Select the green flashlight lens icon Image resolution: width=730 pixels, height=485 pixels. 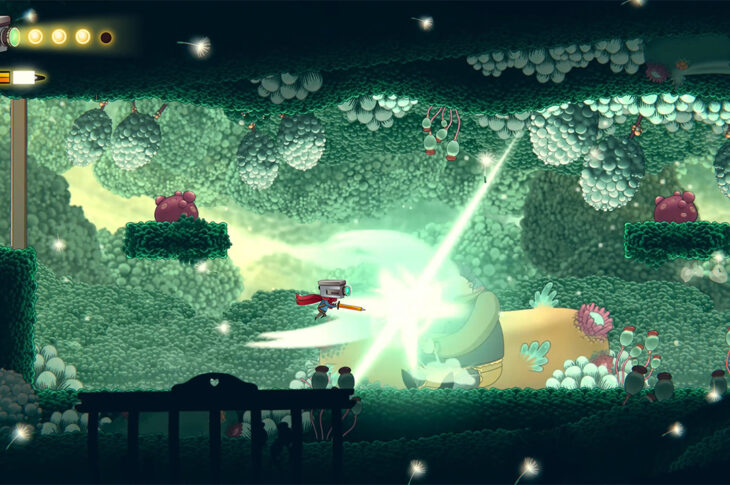[14, 37]
